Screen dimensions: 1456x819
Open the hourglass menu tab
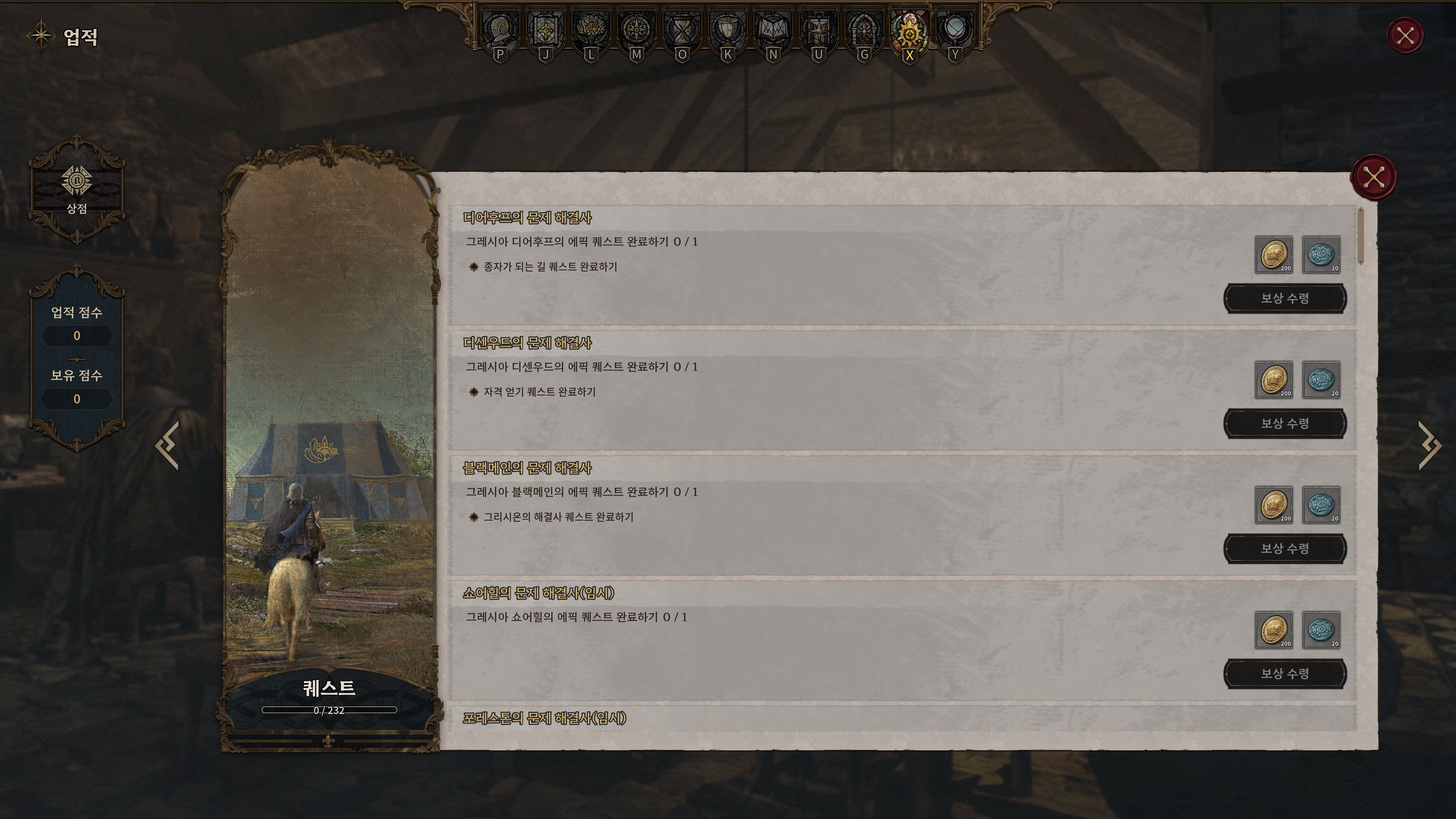(x=682, y=30)
